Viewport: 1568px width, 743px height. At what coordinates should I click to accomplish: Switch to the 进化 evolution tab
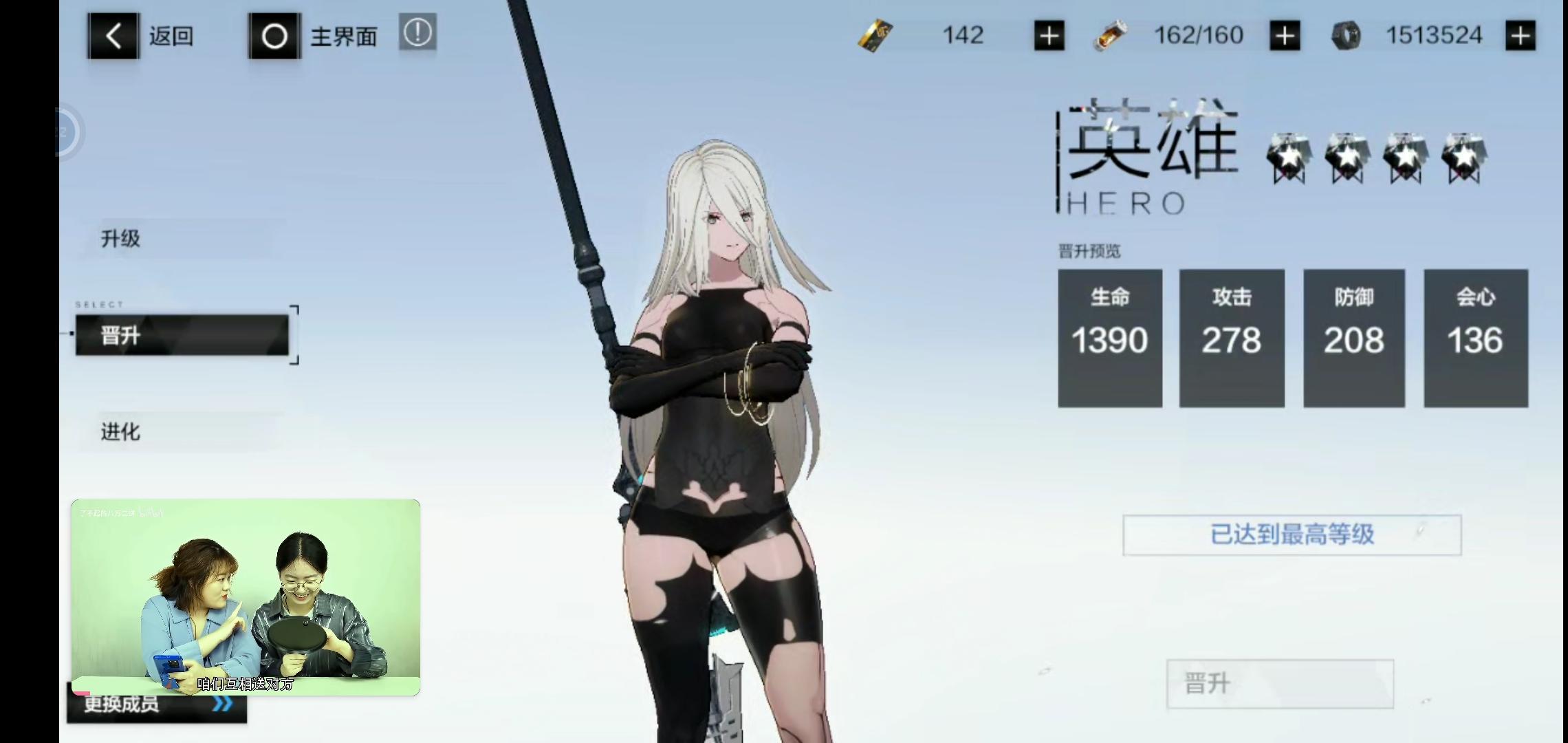(x=120, y=433)
